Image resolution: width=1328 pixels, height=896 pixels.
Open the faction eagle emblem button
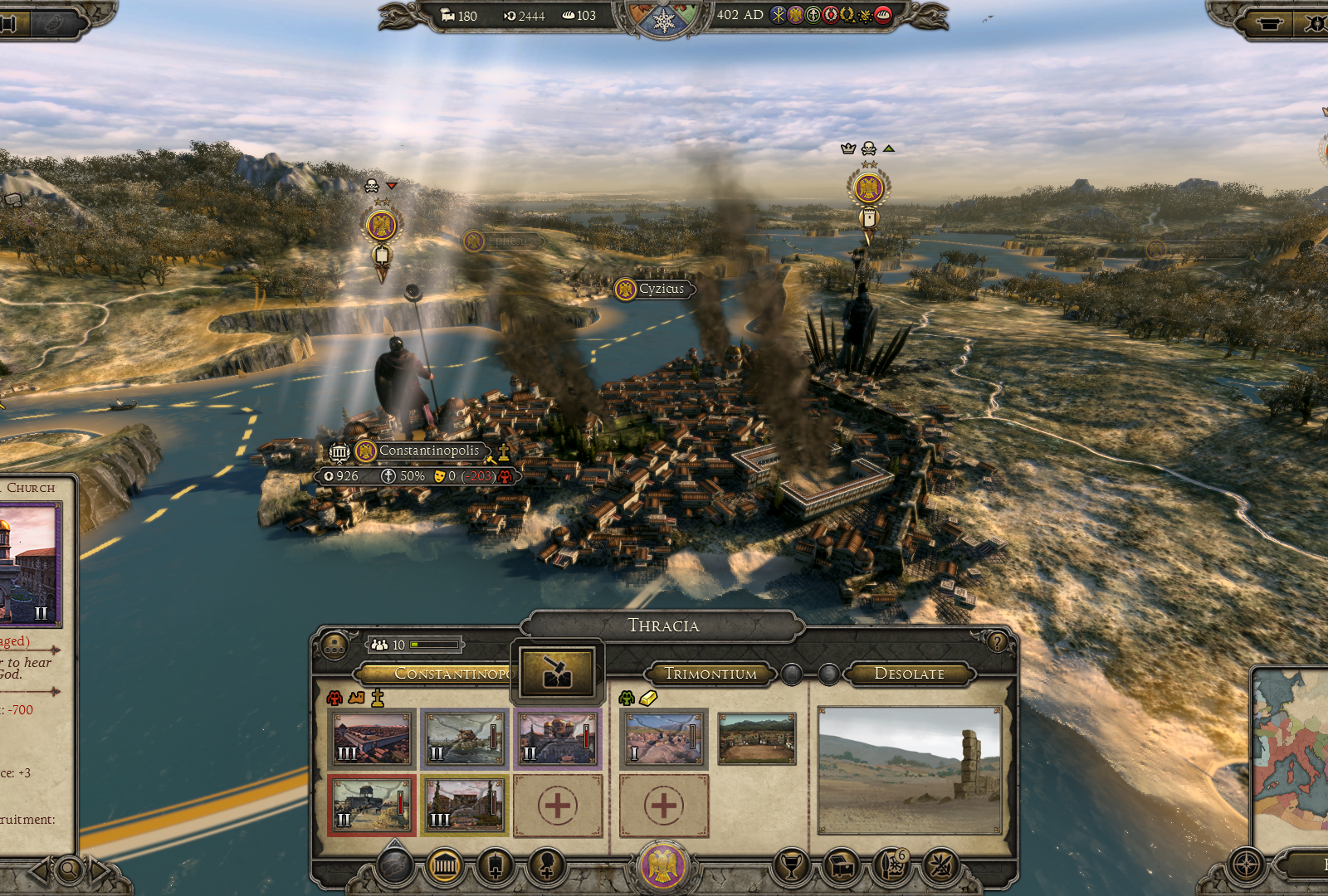663,867
